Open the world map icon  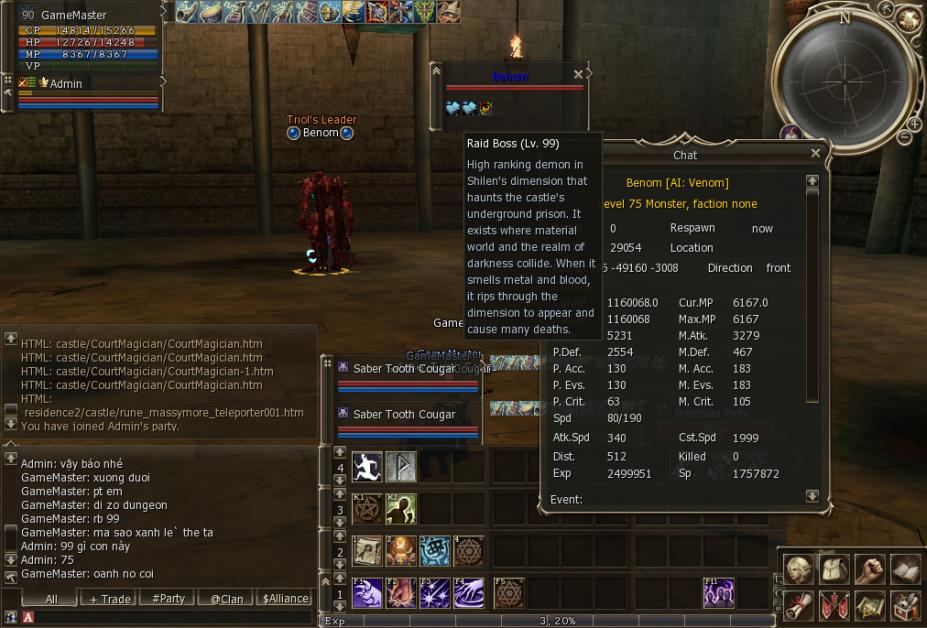pos(869,605)
